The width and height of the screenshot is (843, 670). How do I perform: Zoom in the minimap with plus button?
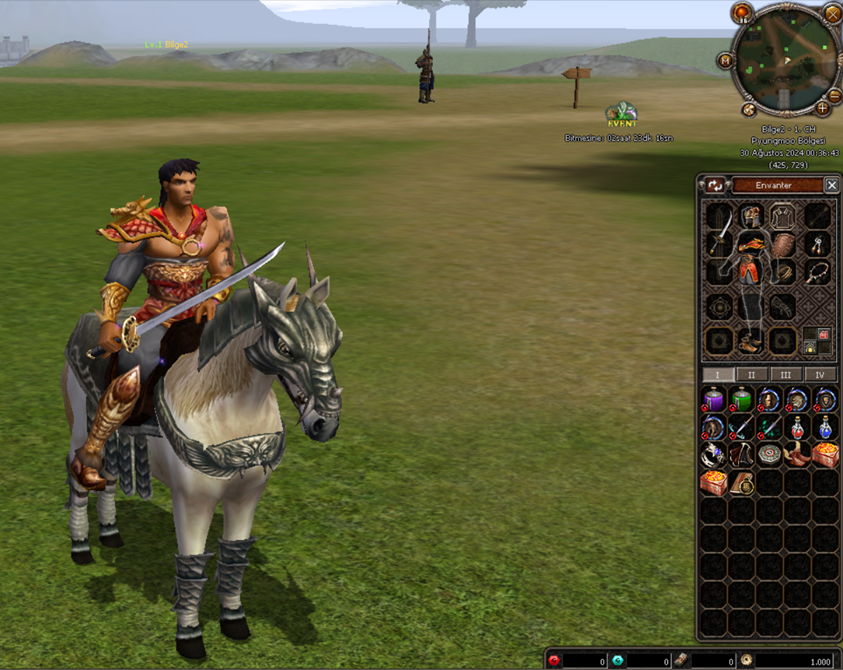(822, 107)
